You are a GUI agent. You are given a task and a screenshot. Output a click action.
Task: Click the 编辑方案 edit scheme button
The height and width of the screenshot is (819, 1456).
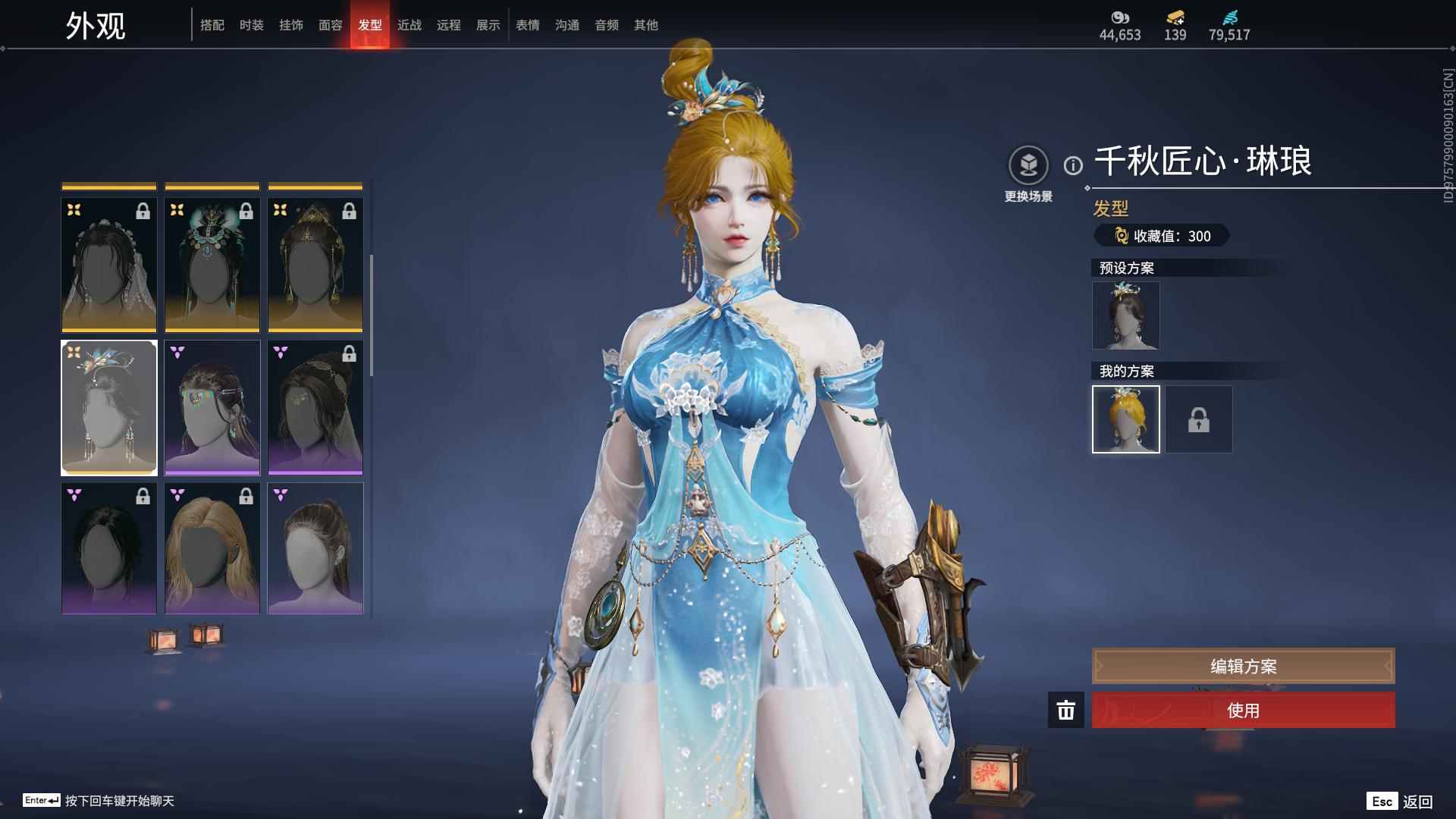[x=1243, y=666]
